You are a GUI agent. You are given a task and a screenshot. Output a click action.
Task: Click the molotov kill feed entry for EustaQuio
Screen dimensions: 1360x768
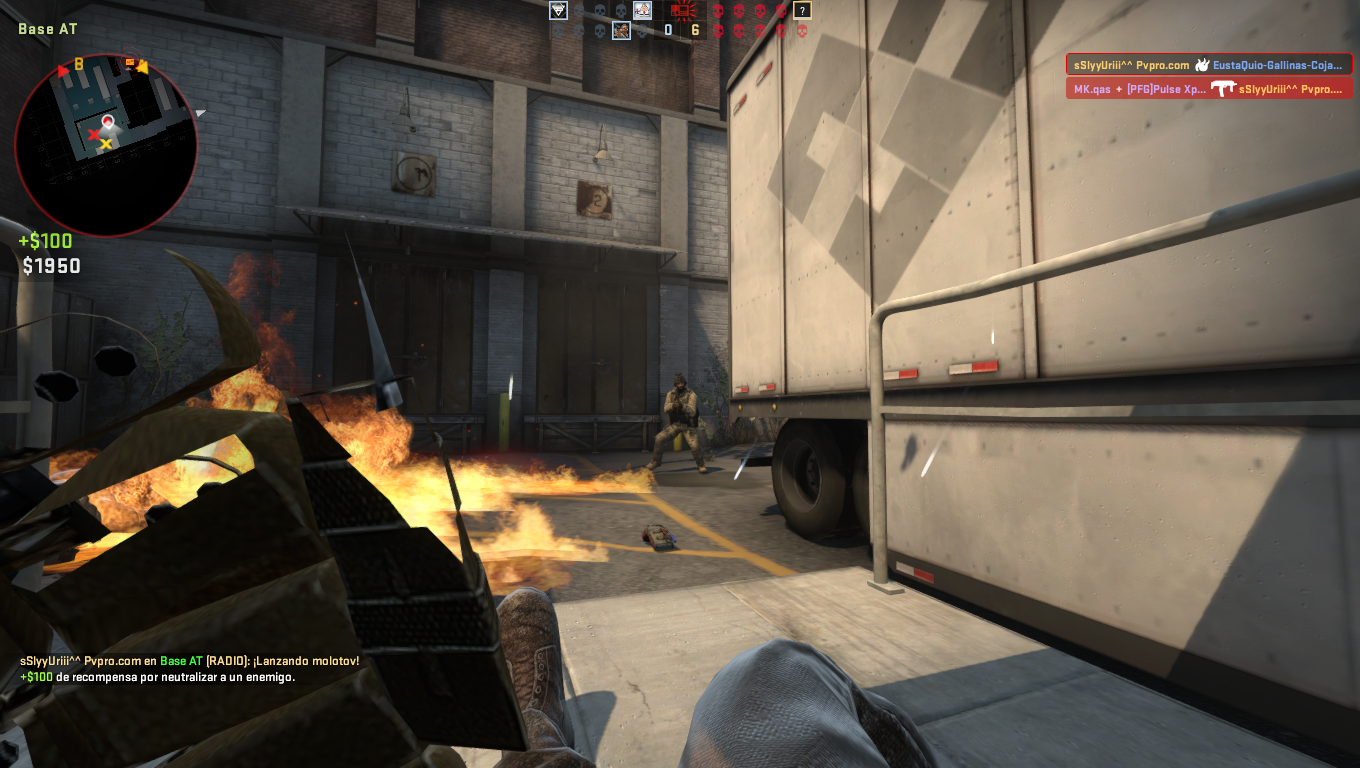[1209, 64]
